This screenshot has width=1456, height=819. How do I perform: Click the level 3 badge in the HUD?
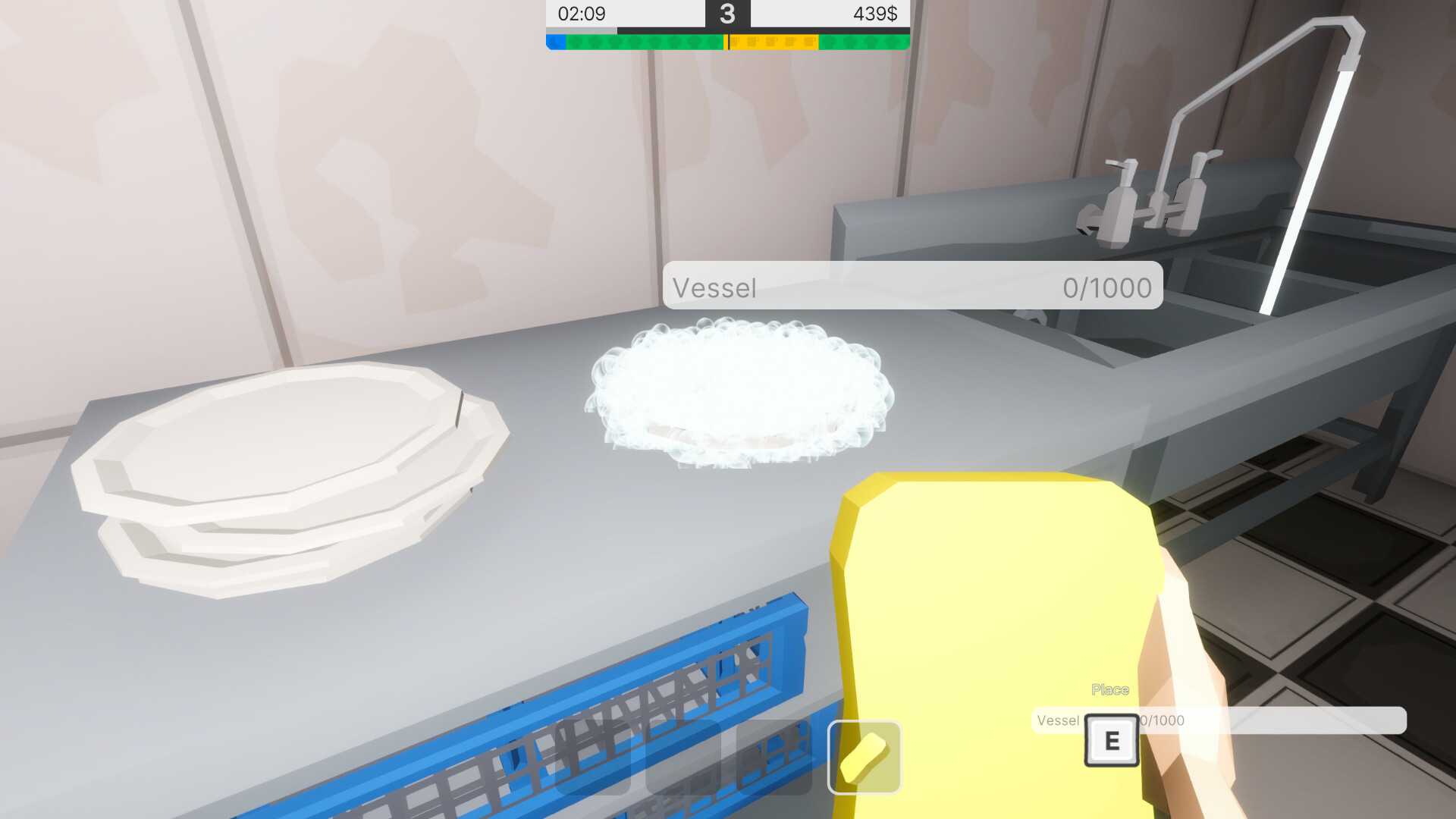(x=728, y=14)
